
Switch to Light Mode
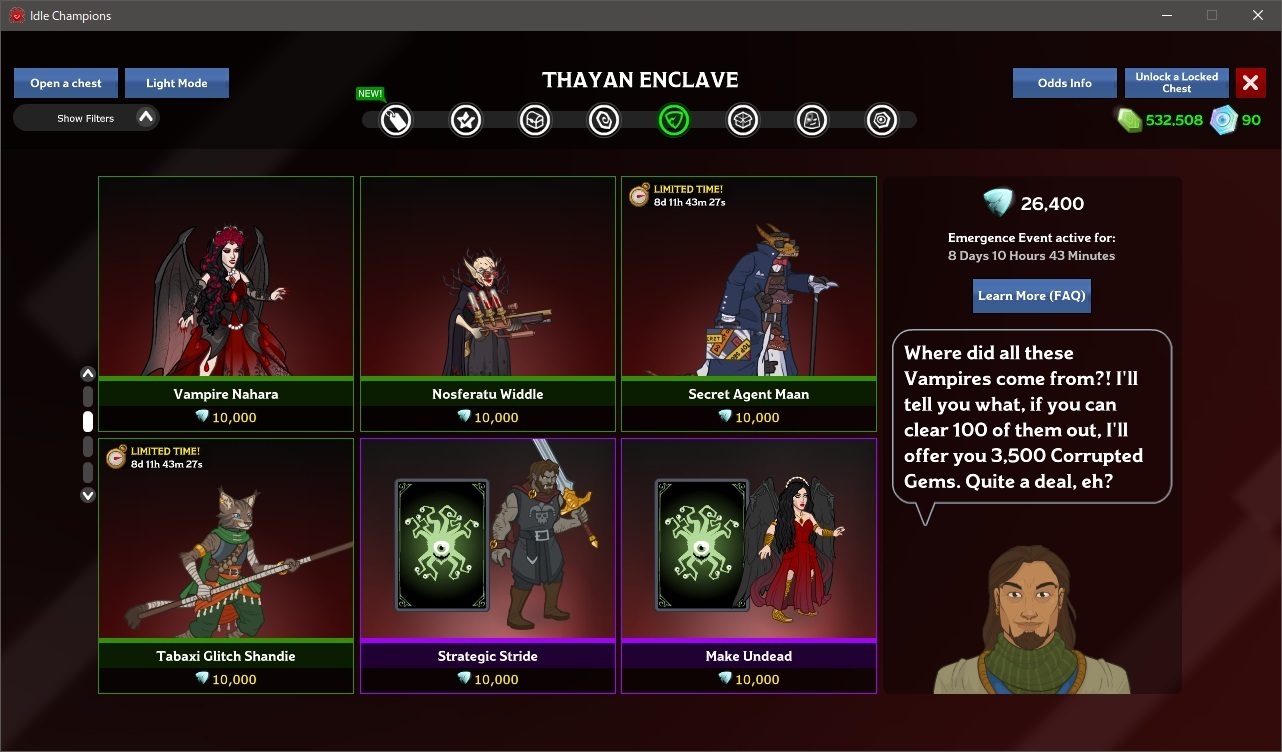point(177,83)
